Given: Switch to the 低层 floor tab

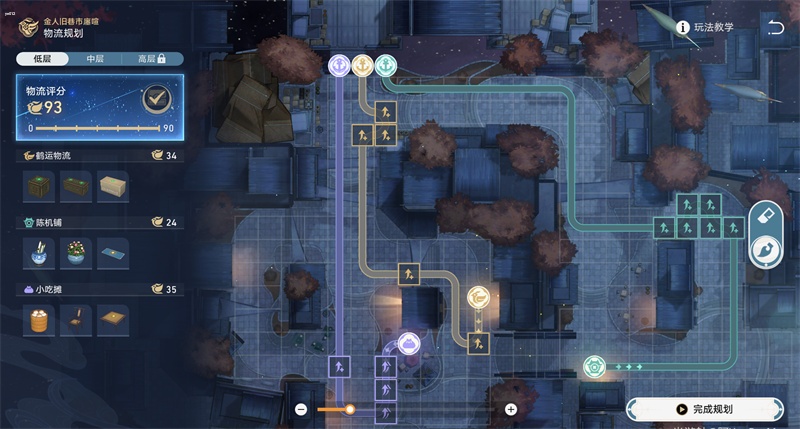Looking at the screenshot, I should (42, 59).
